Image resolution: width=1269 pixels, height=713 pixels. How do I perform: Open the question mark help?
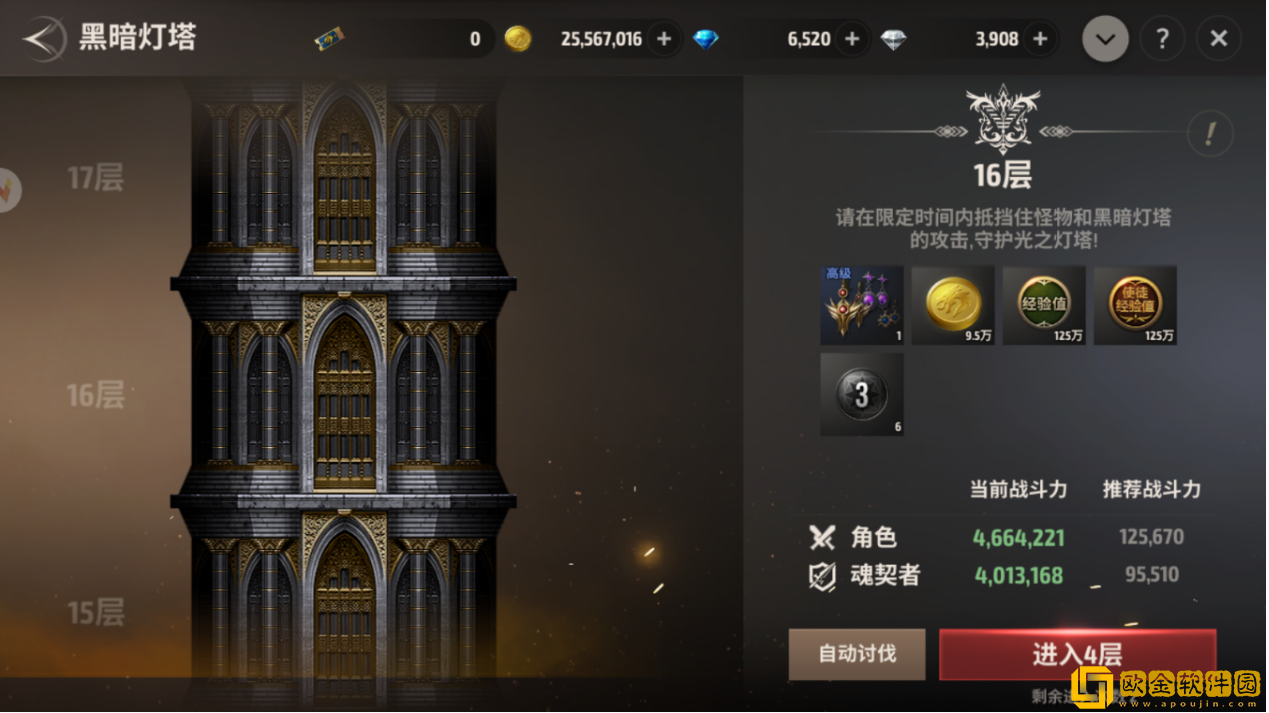pyautogui.click(x=1162, y=39)
